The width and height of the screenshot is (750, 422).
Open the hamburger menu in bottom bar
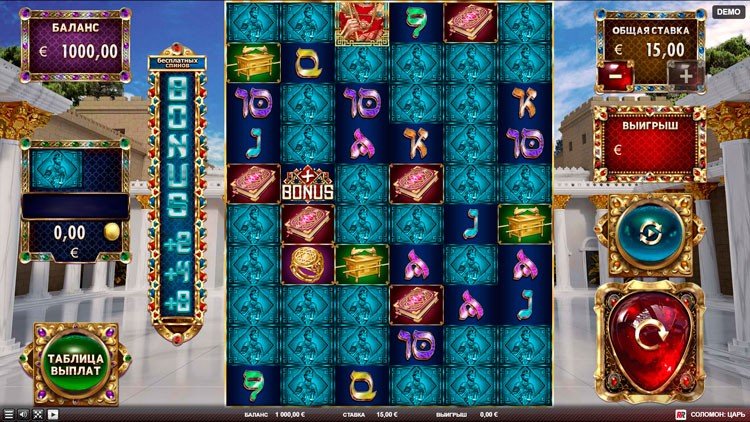click(x=9, y=414)
